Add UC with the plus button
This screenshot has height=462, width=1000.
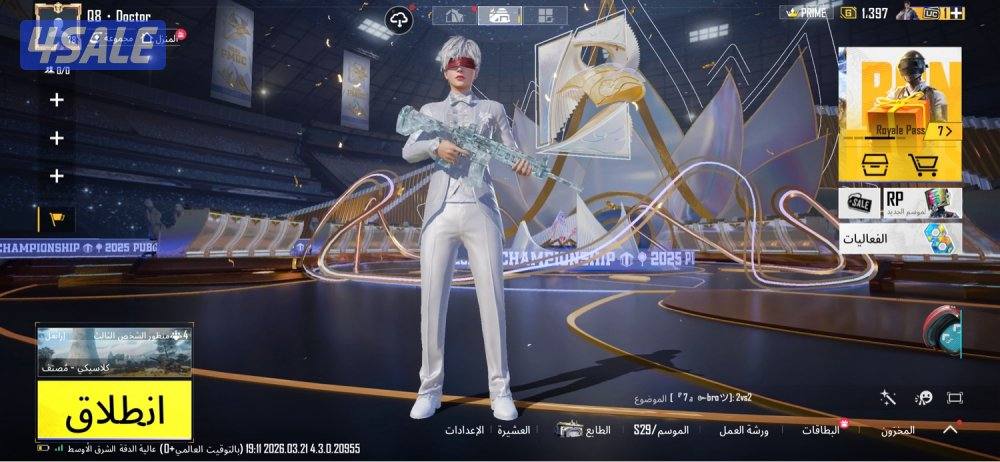958,13
